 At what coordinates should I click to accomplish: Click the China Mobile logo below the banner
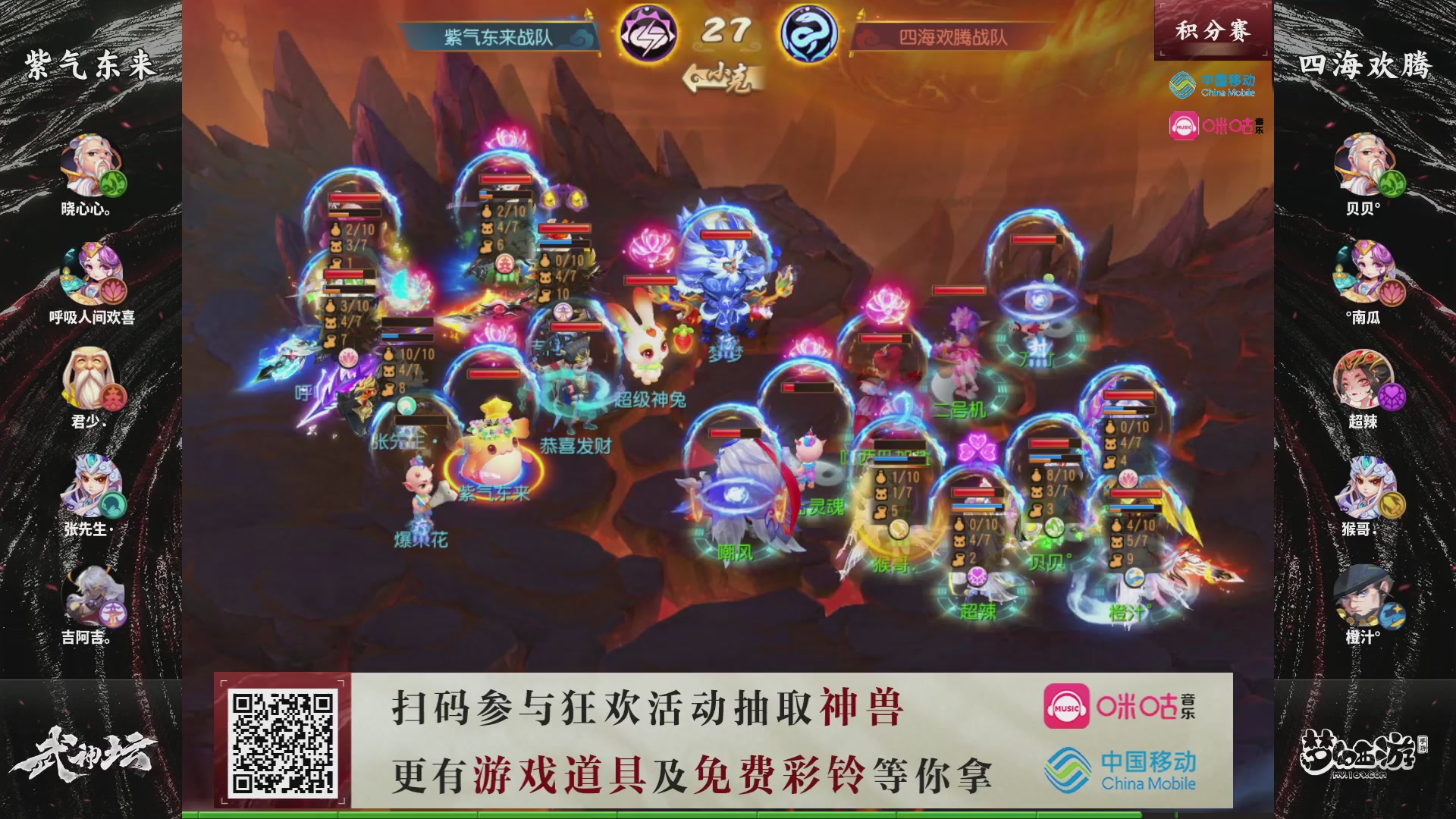point(1213,85)
